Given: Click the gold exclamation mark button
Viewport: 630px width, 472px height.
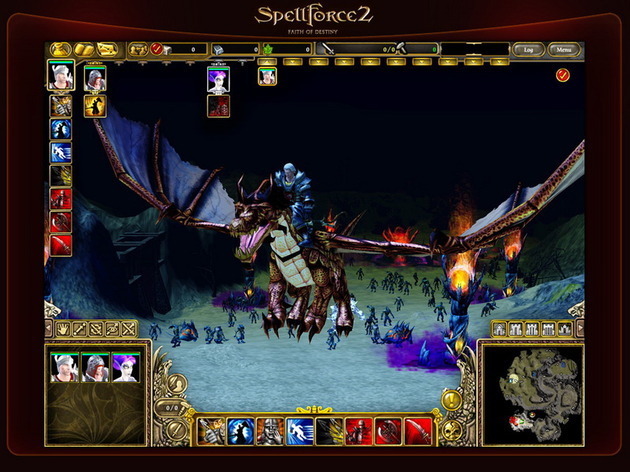Looking at the screenshot, I should click(x=450, y=400).
